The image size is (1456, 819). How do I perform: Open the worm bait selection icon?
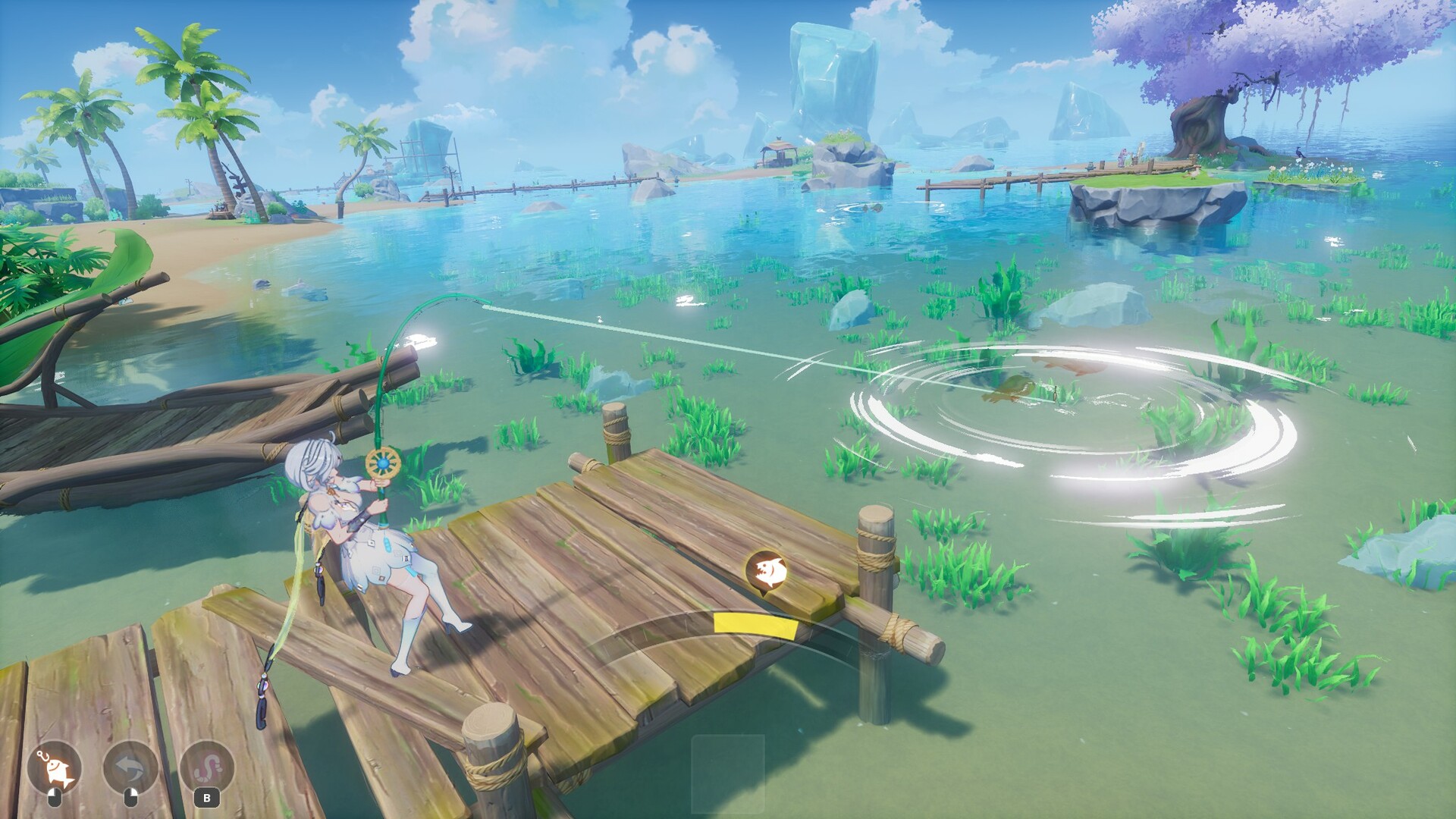tap(206, 768)
